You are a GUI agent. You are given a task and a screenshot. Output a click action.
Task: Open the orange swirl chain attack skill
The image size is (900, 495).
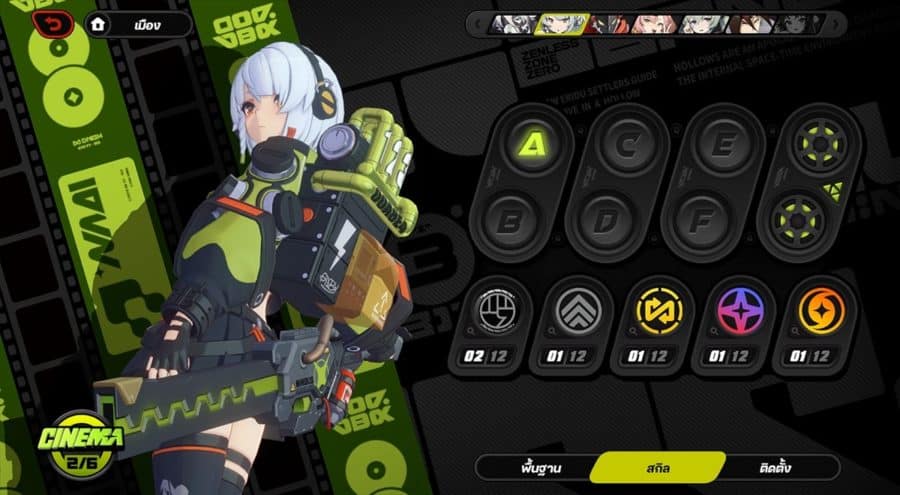click(x=821, y=312)
